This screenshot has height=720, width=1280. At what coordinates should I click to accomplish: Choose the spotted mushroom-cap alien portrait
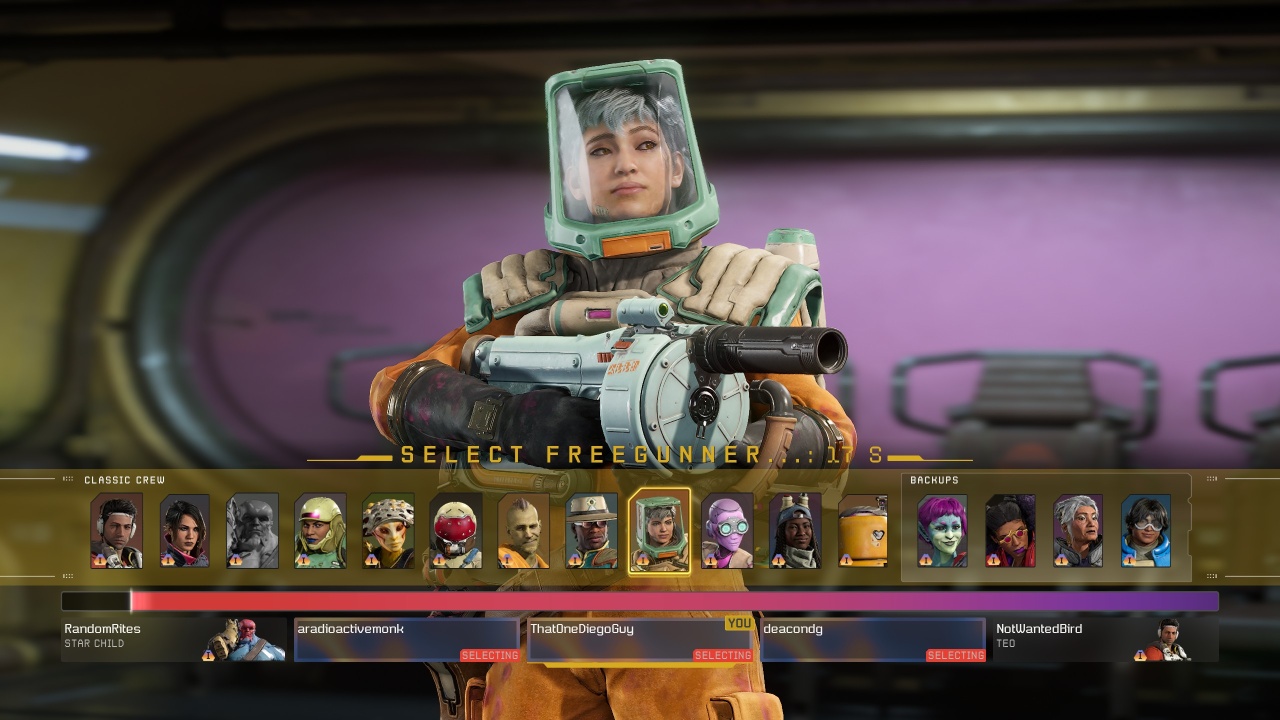click(388, 531)
